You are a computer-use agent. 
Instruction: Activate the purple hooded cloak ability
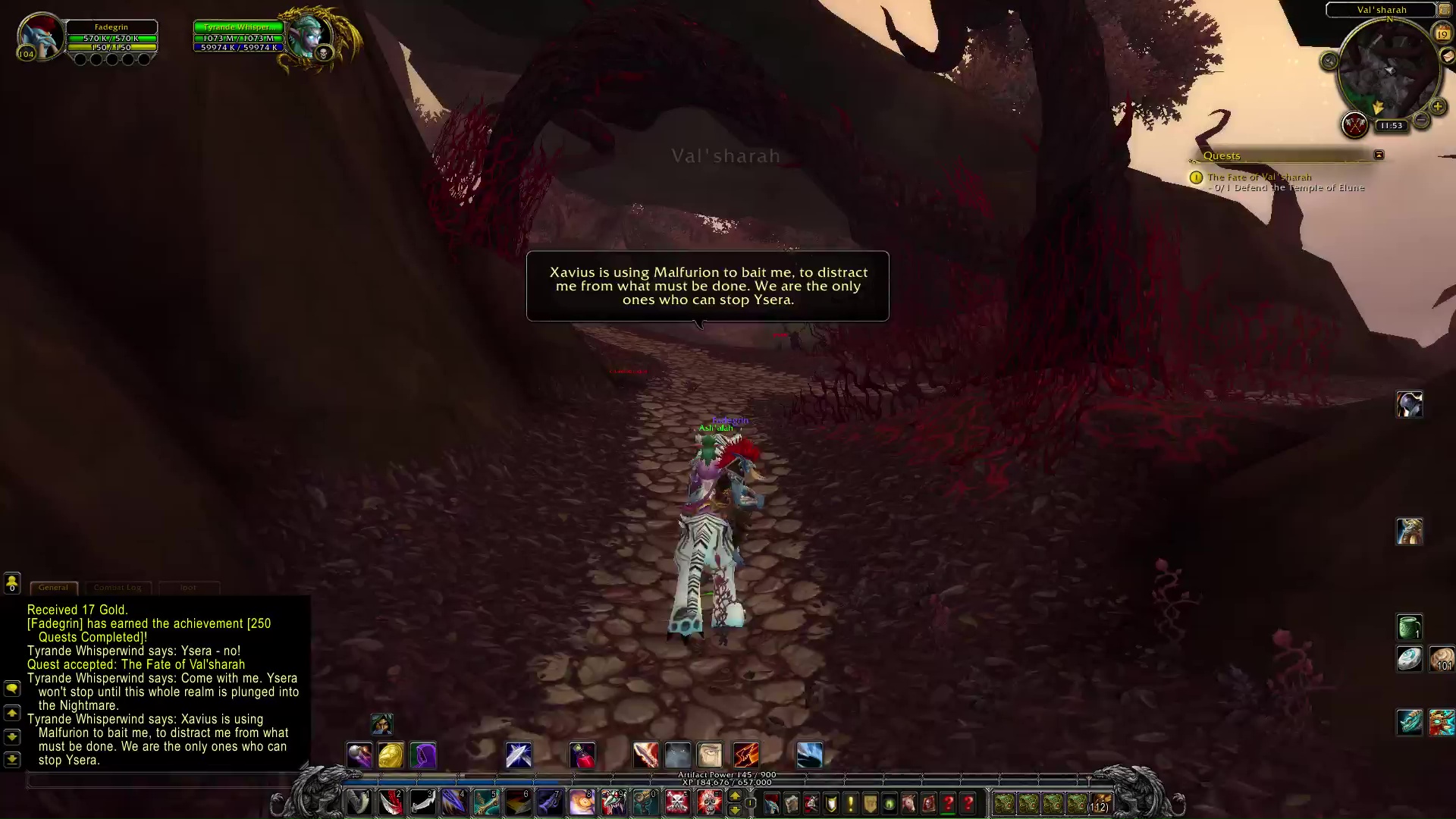click(x=423, y=755)
